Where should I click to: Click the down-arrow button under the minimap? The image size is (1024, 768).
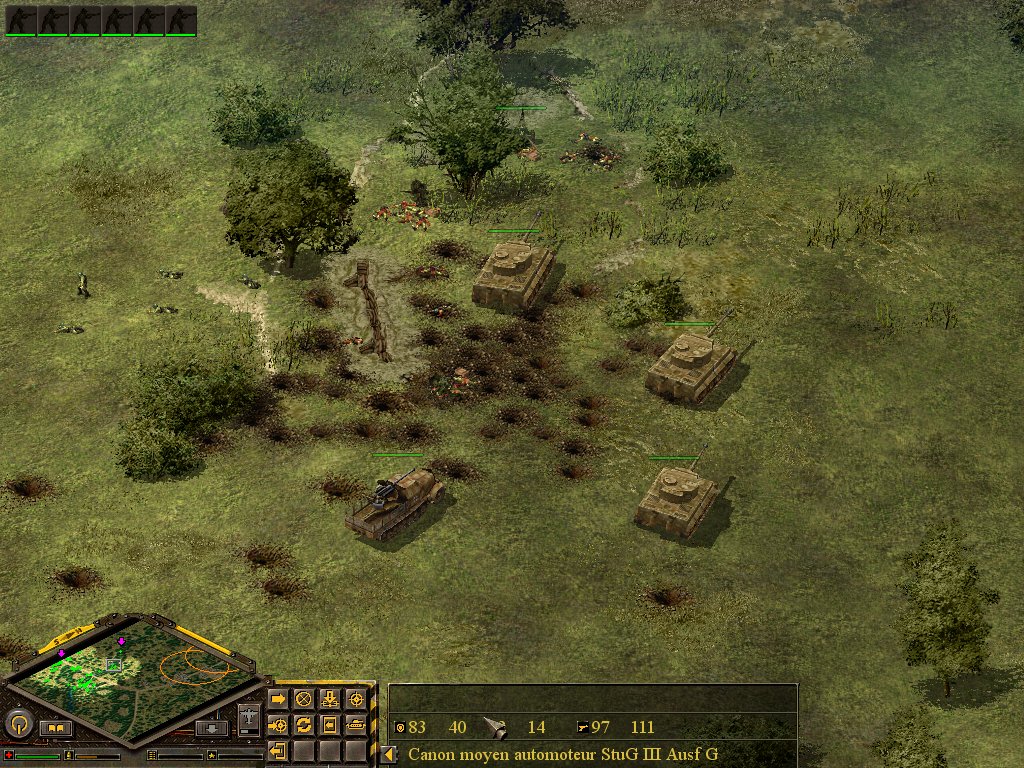click(211, 728)
